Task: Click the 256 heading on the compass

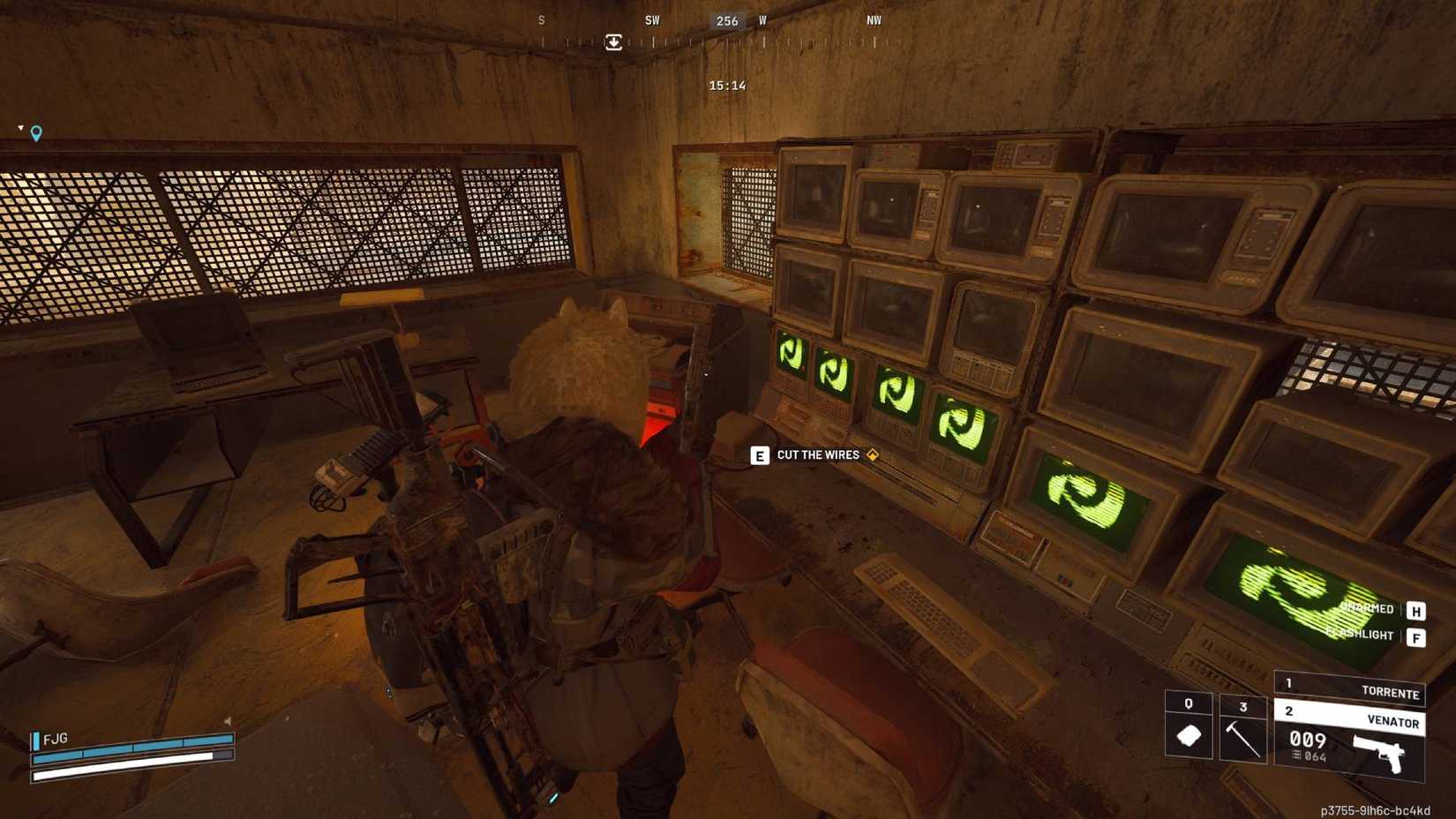Action: click(725, 21)
